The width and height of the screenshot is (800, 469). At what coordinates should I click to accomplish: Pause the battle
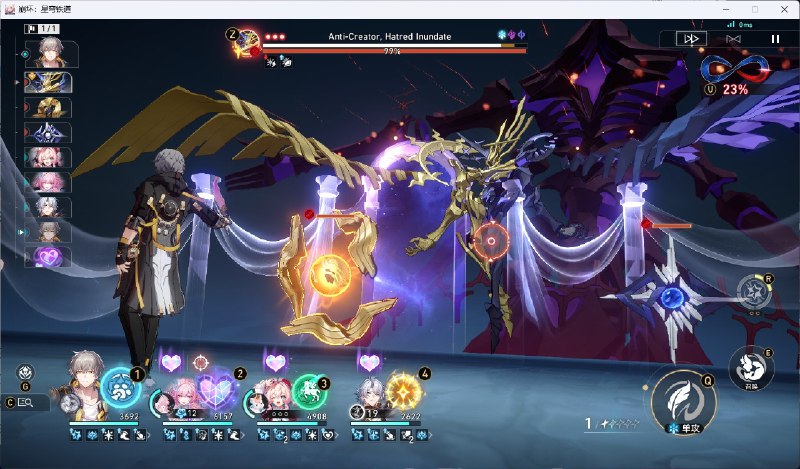tap(774, 38)
